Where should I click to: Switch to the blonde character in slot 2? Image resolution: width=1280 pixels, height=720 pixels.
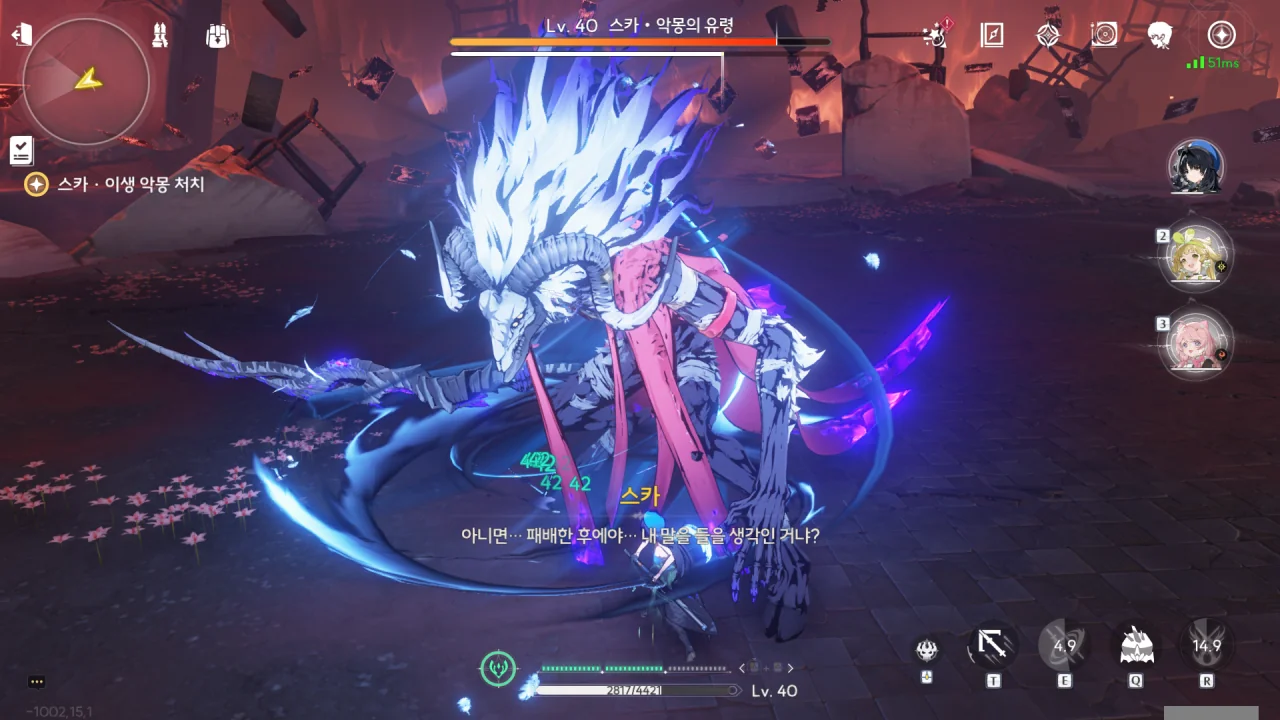[1196, 255]
